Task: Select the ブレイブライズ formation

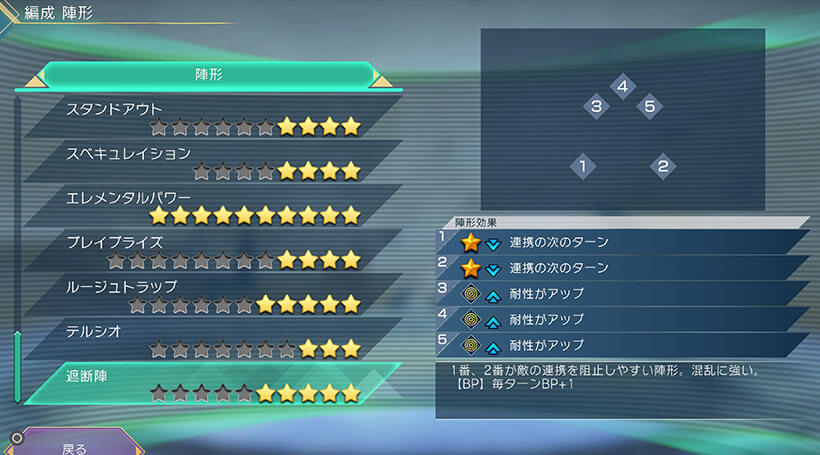Action: click(x=210, y=251)
